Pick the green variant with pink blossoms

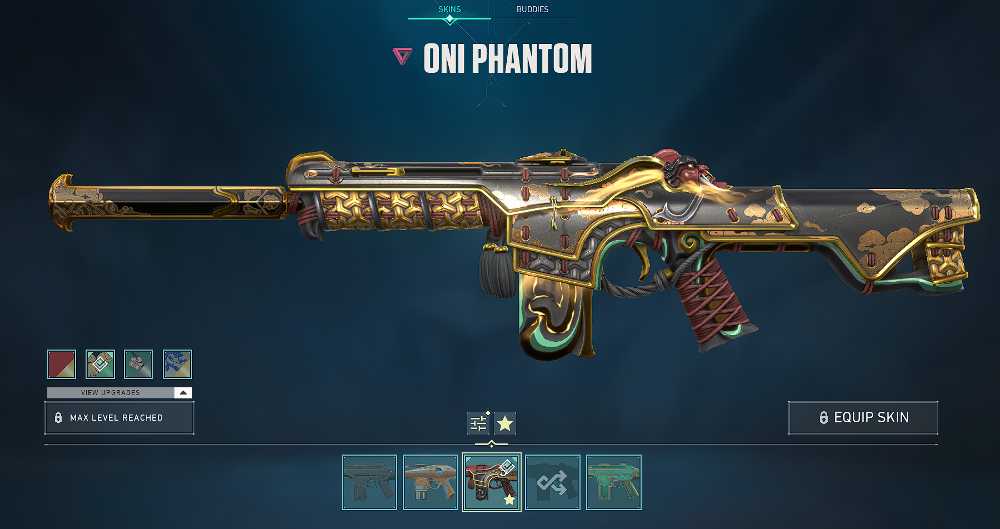point(138,364)
